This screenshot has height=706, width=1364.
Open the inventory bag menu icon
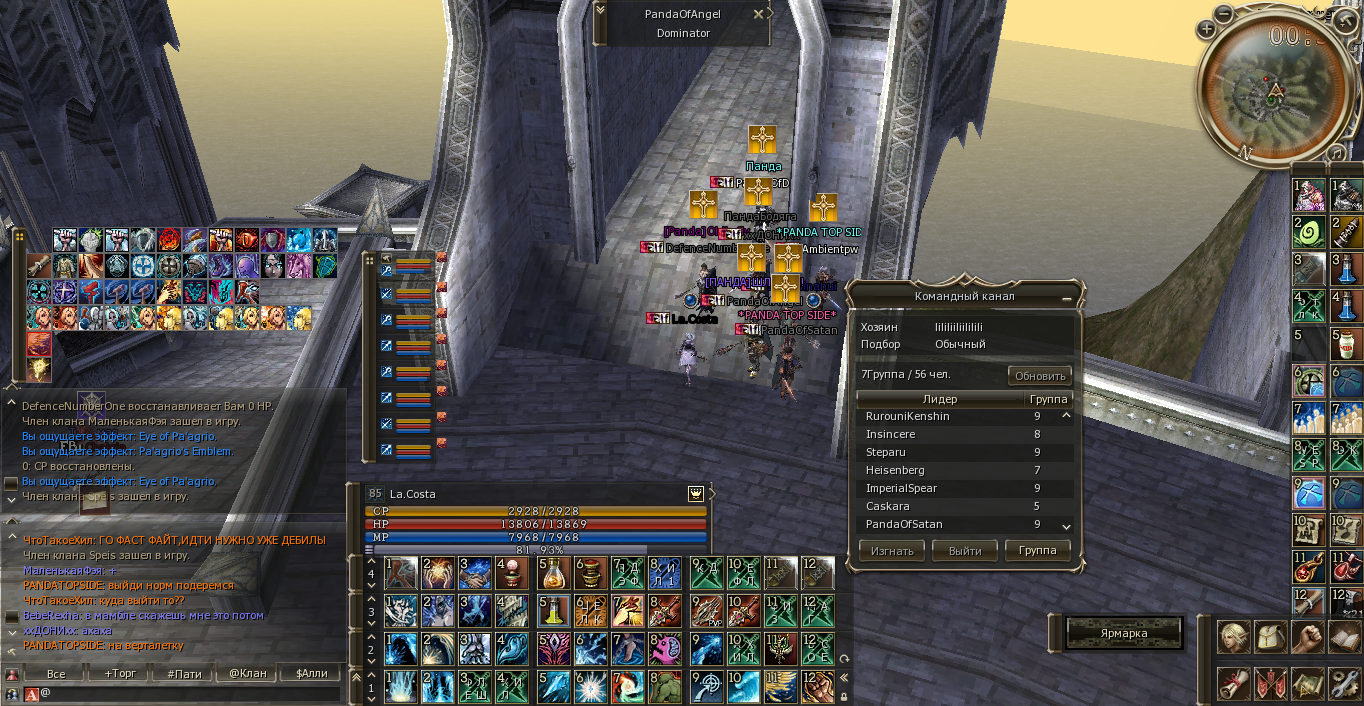[x=1270, y=636]
